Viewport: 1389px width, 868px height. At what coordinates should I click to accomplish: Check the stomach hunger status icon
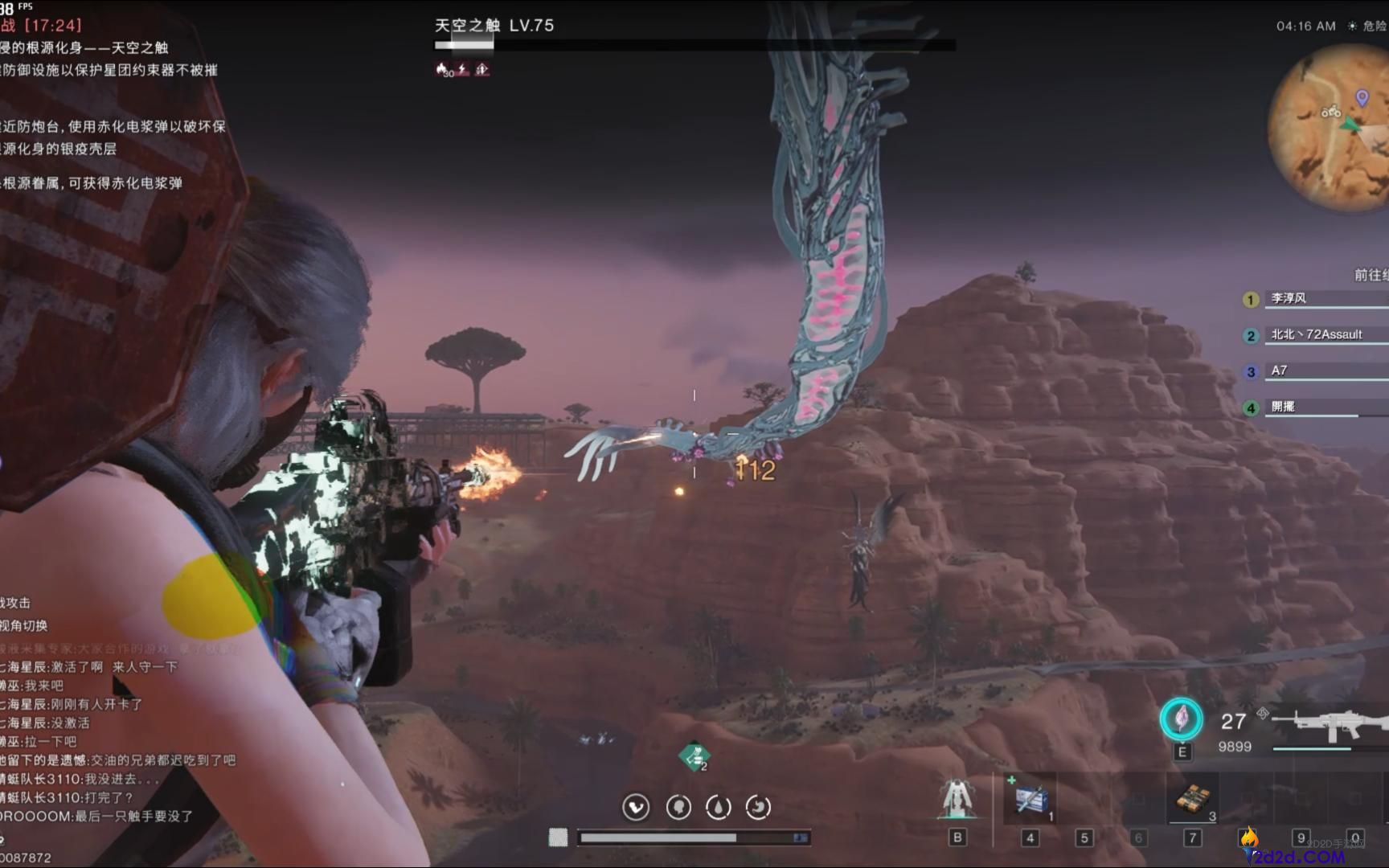[x=758, y=807]
